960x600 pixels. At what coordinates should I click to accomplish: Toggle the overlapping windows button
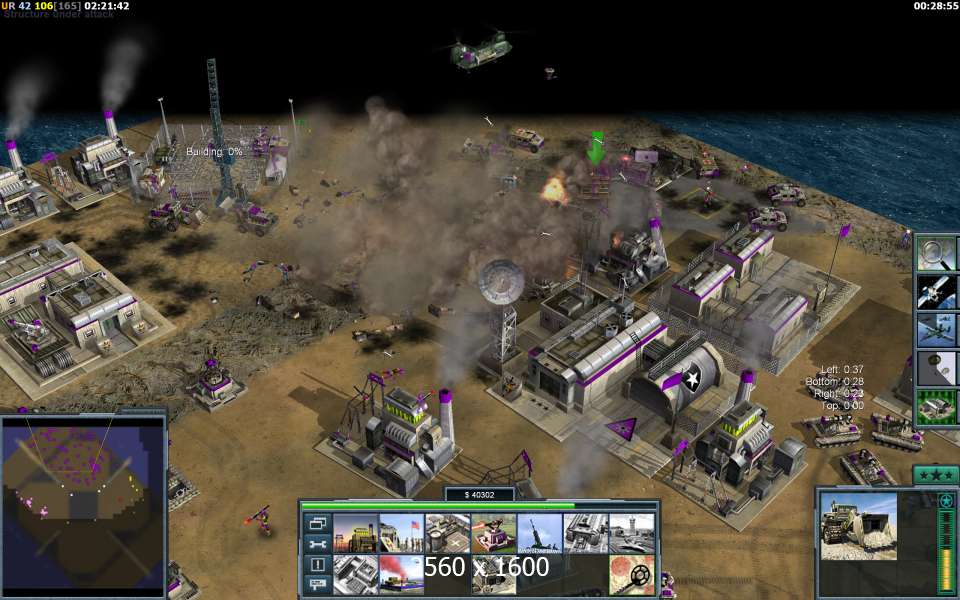(x=318, y=523)
